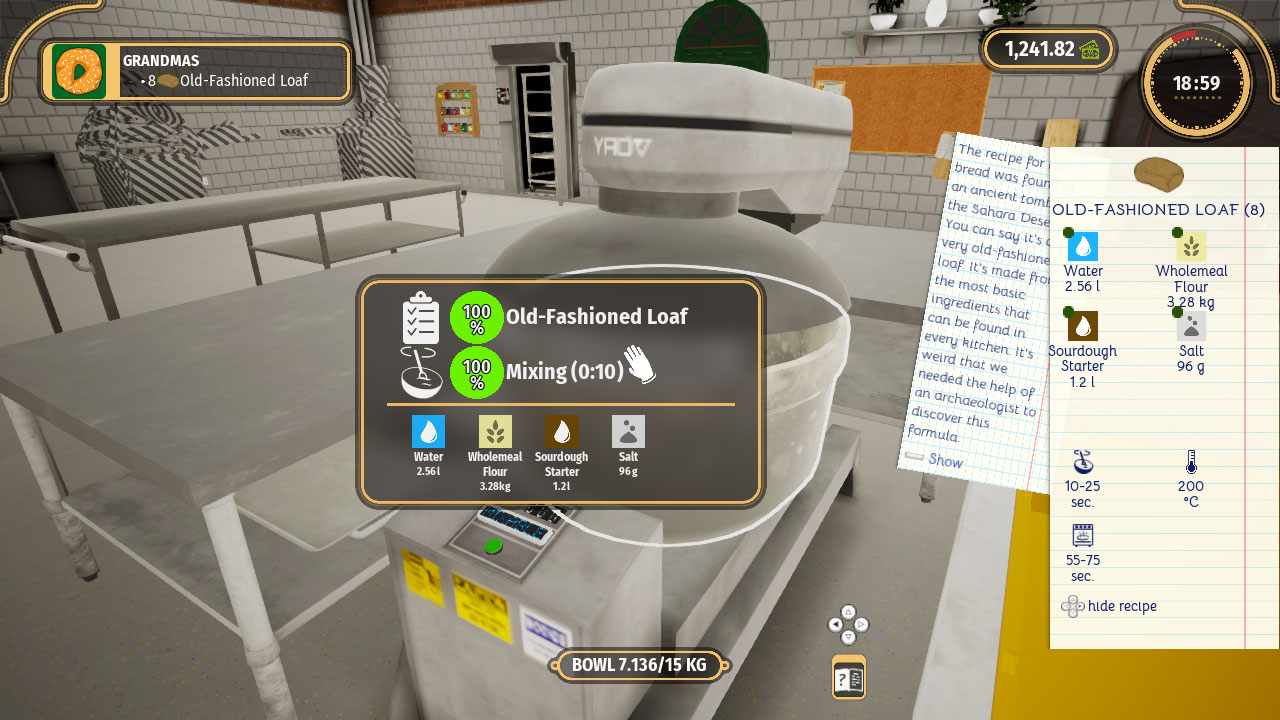Click Show to expand the recipe note
Image resolution: width=1280 pixels, height=720 pixels.
944,462
